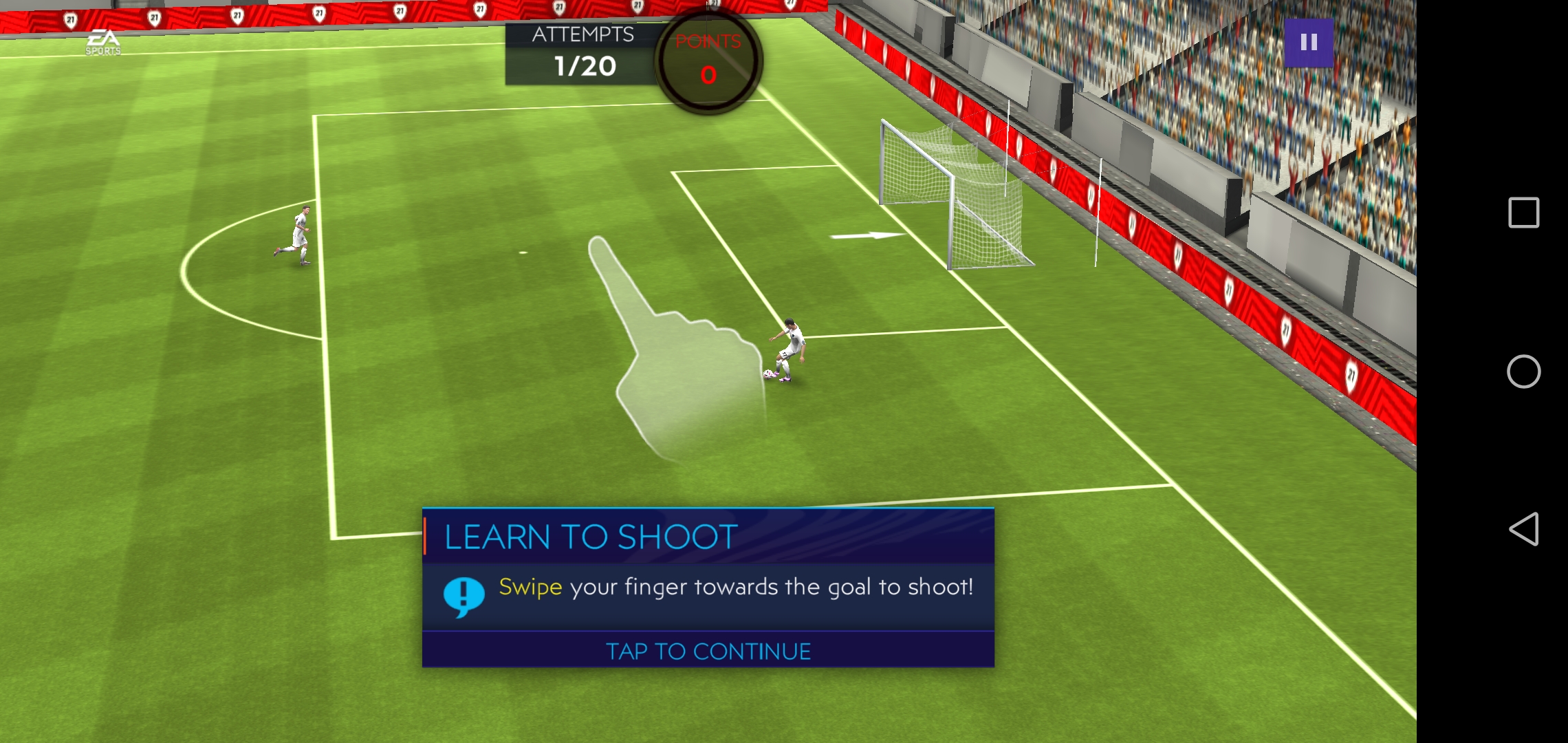
Task: Open Android recent apps square button
Action: (1523, 213)
